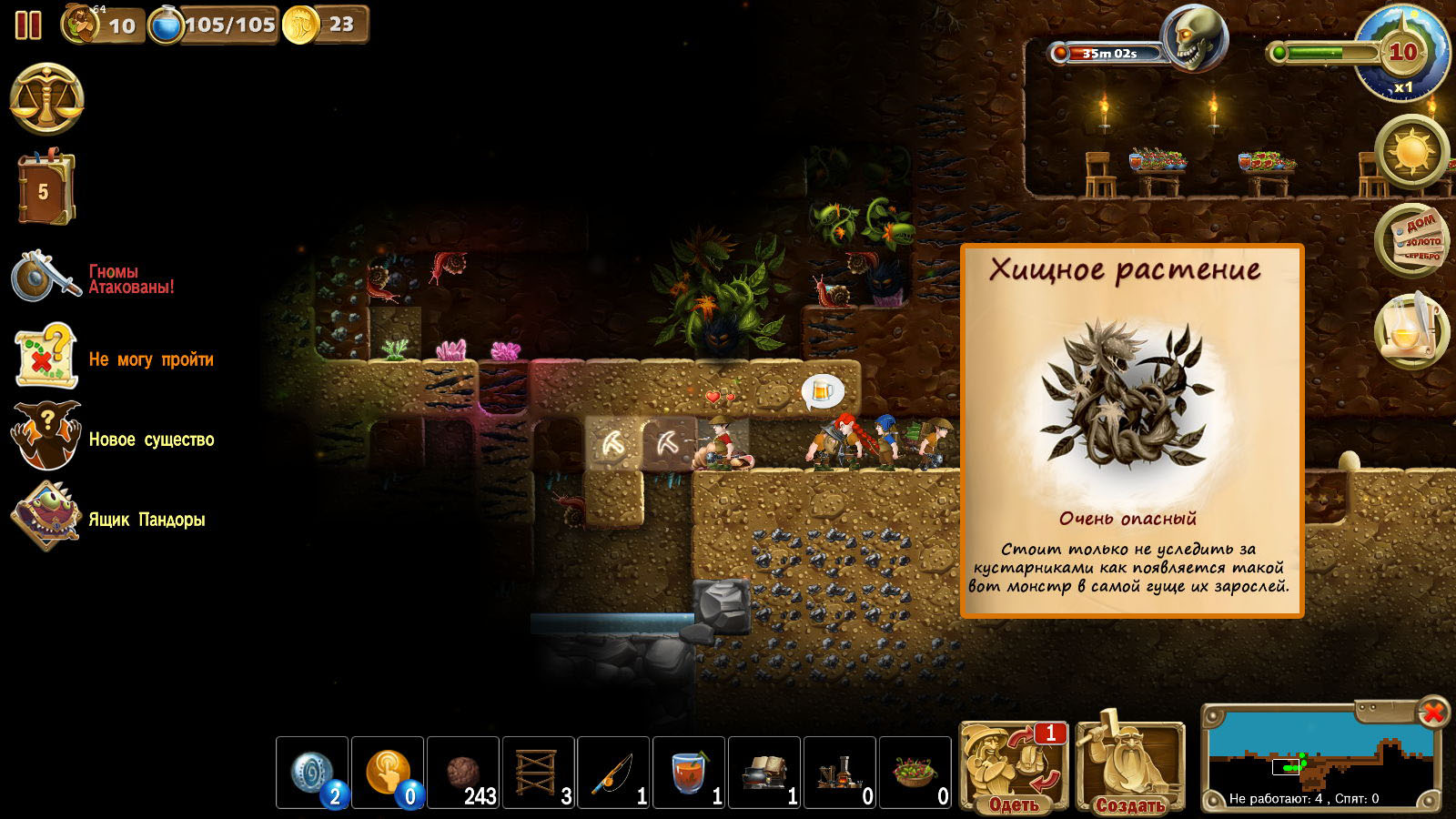This screenshot has width=1456, height=819.
Task: Activate the sun light spell icon
Action: [x=1411, y=151]
